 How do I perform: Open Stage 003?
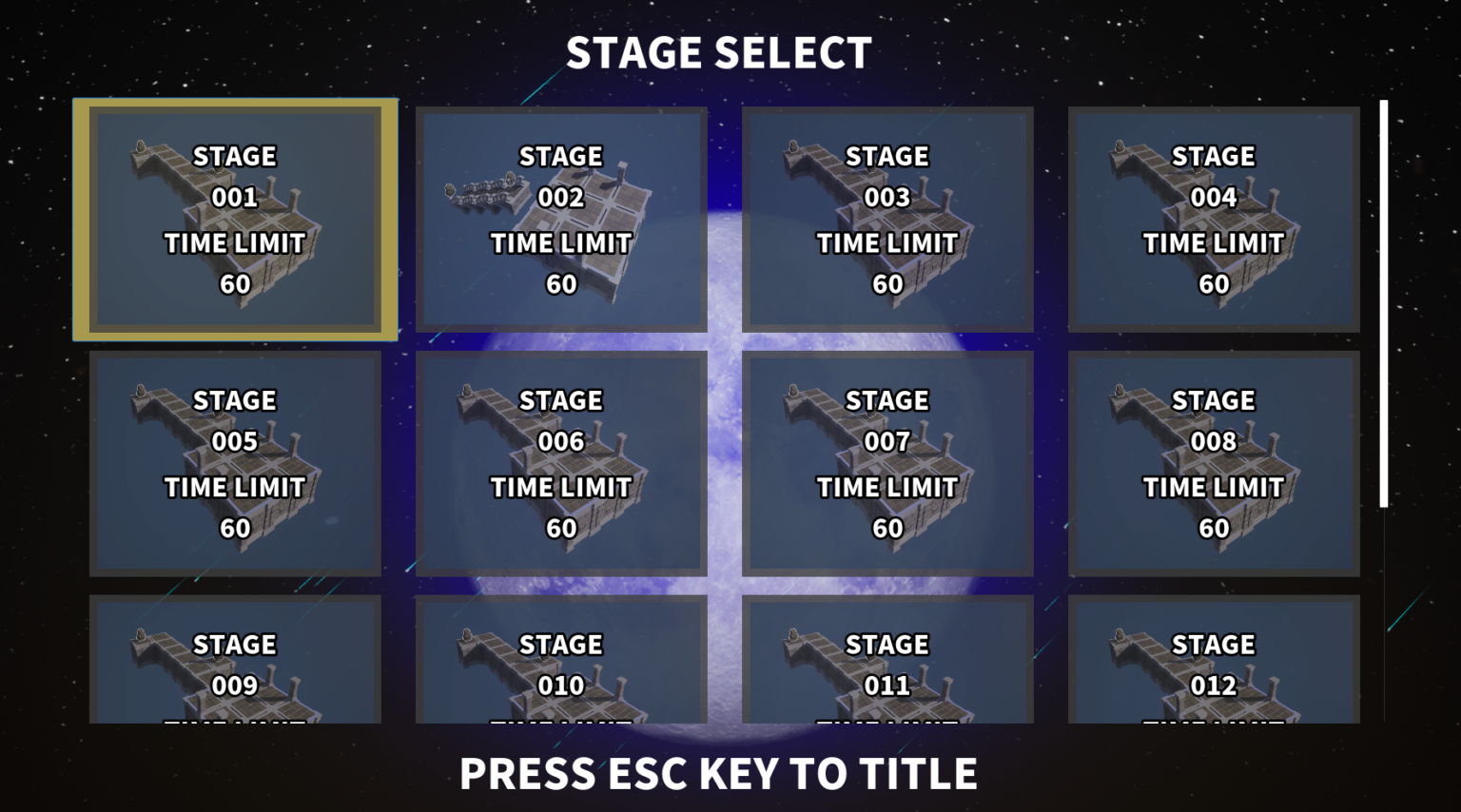click(x=887, y=220)
